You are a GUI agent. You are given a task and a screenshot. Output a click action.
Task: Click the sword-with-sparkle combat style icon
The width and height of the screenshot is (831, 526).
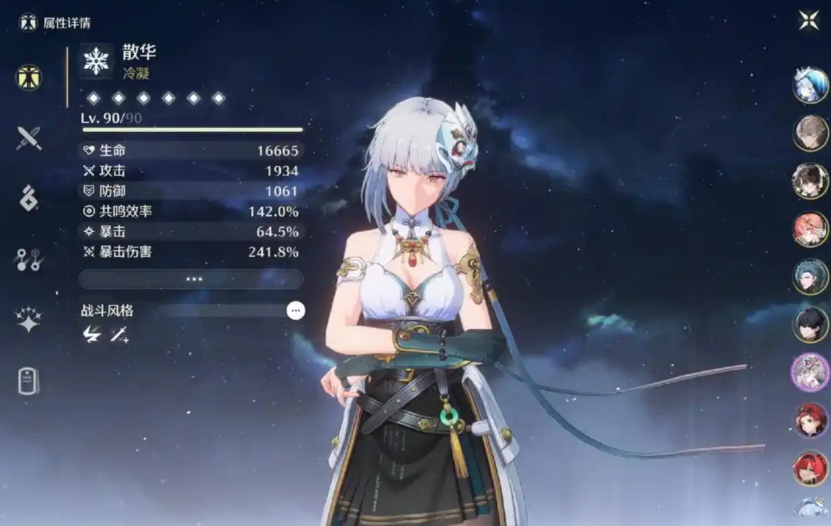click(120, 336)
